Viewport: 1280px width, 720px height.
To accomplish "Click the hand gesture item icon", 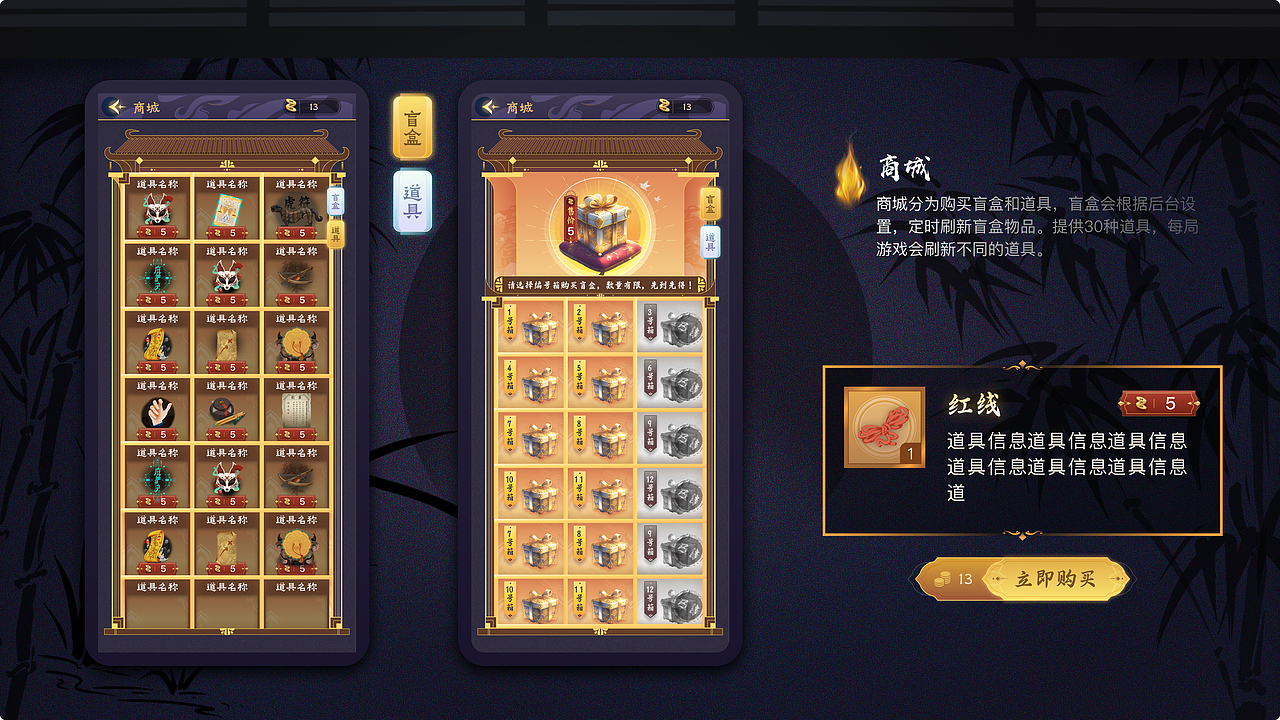I will [x=157, y=412].
